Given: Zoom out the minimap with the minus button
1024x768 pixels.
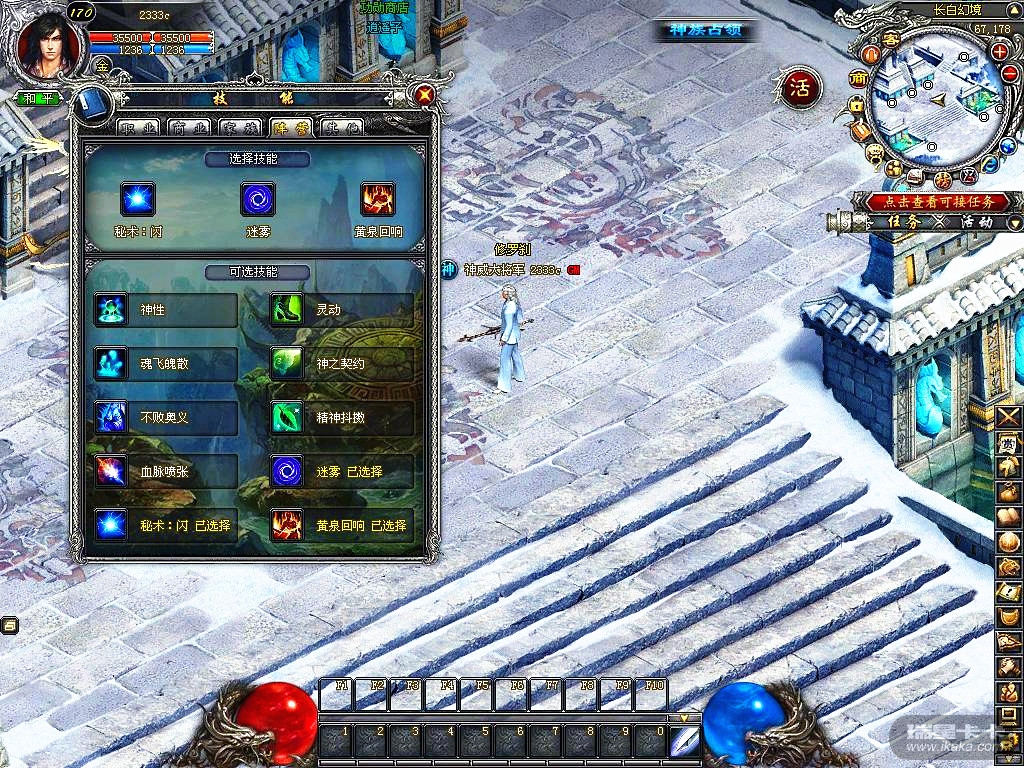Looking at the screenshot, I should click(x=1009, y=76).
